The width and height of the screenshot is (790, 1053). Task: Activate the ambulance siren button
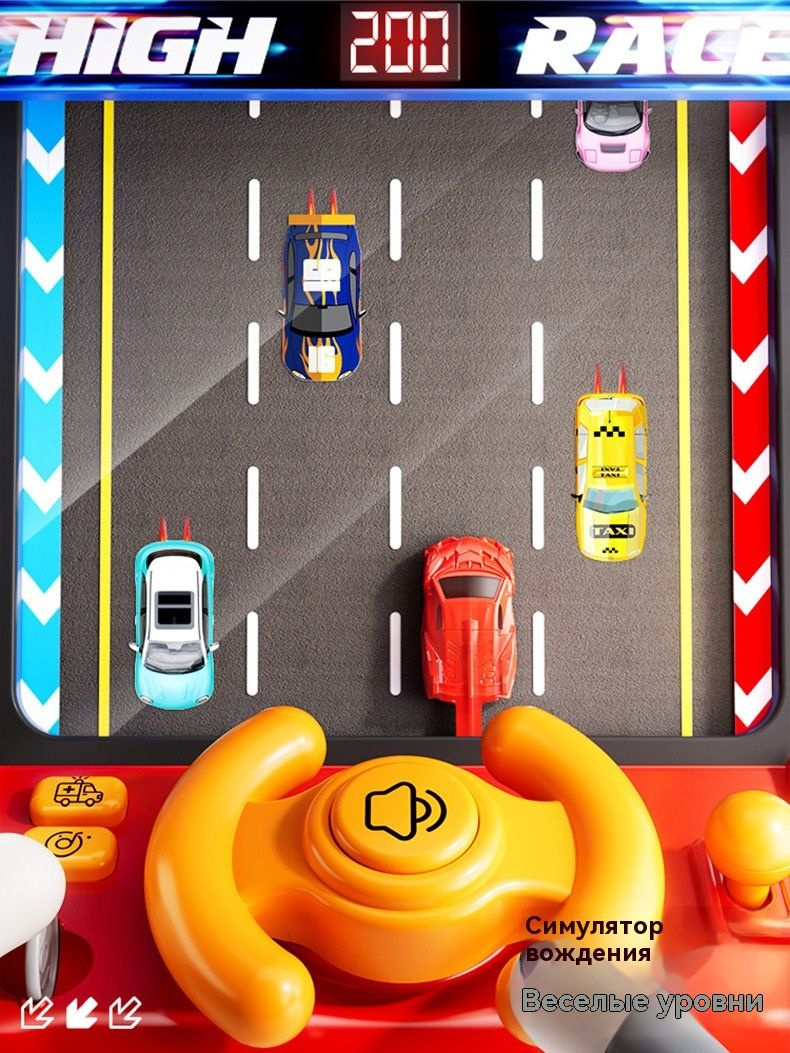point(78,795)
